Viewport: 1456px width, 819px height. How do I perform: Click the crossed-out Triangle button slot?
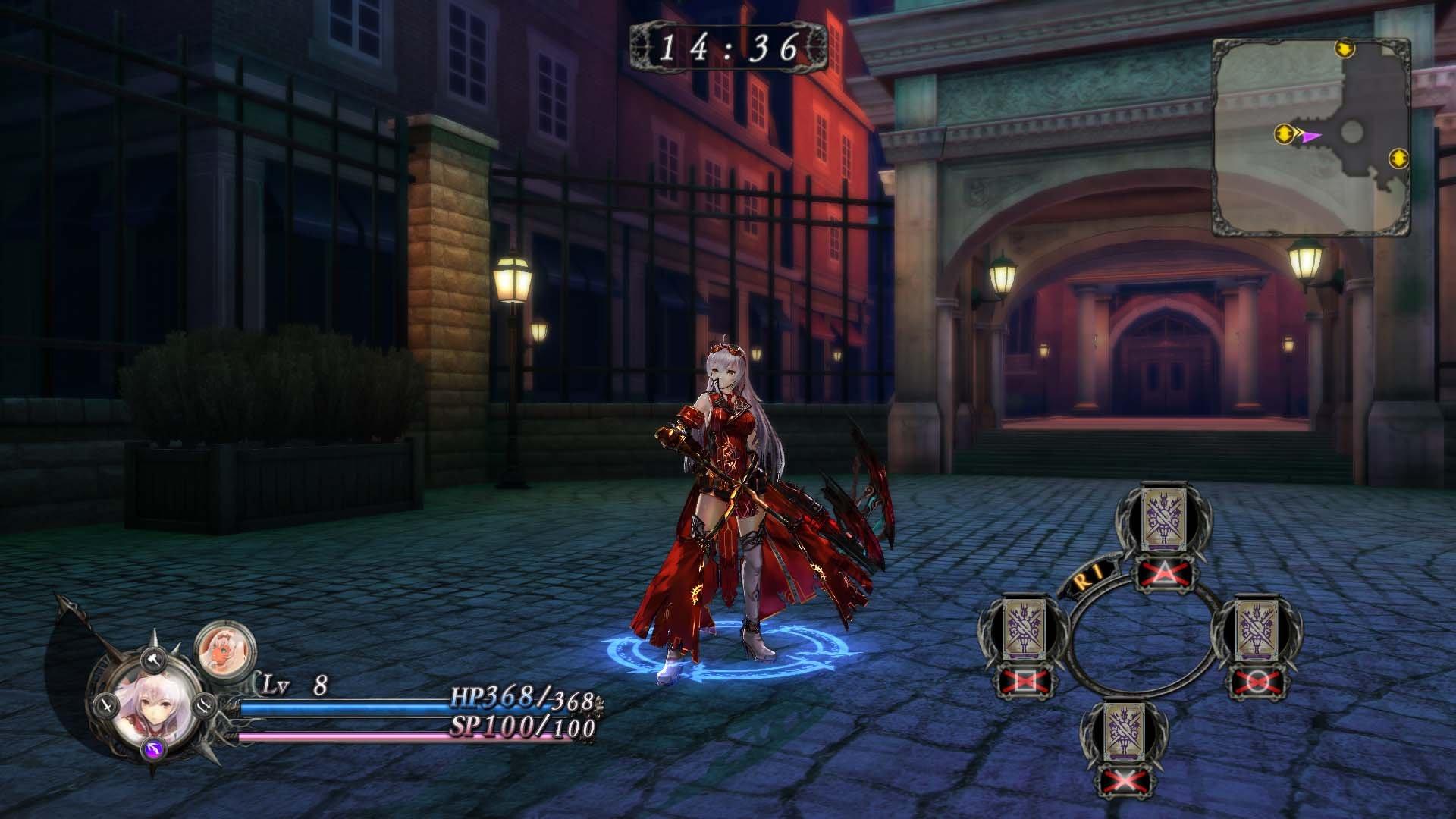coord(1164,572)
